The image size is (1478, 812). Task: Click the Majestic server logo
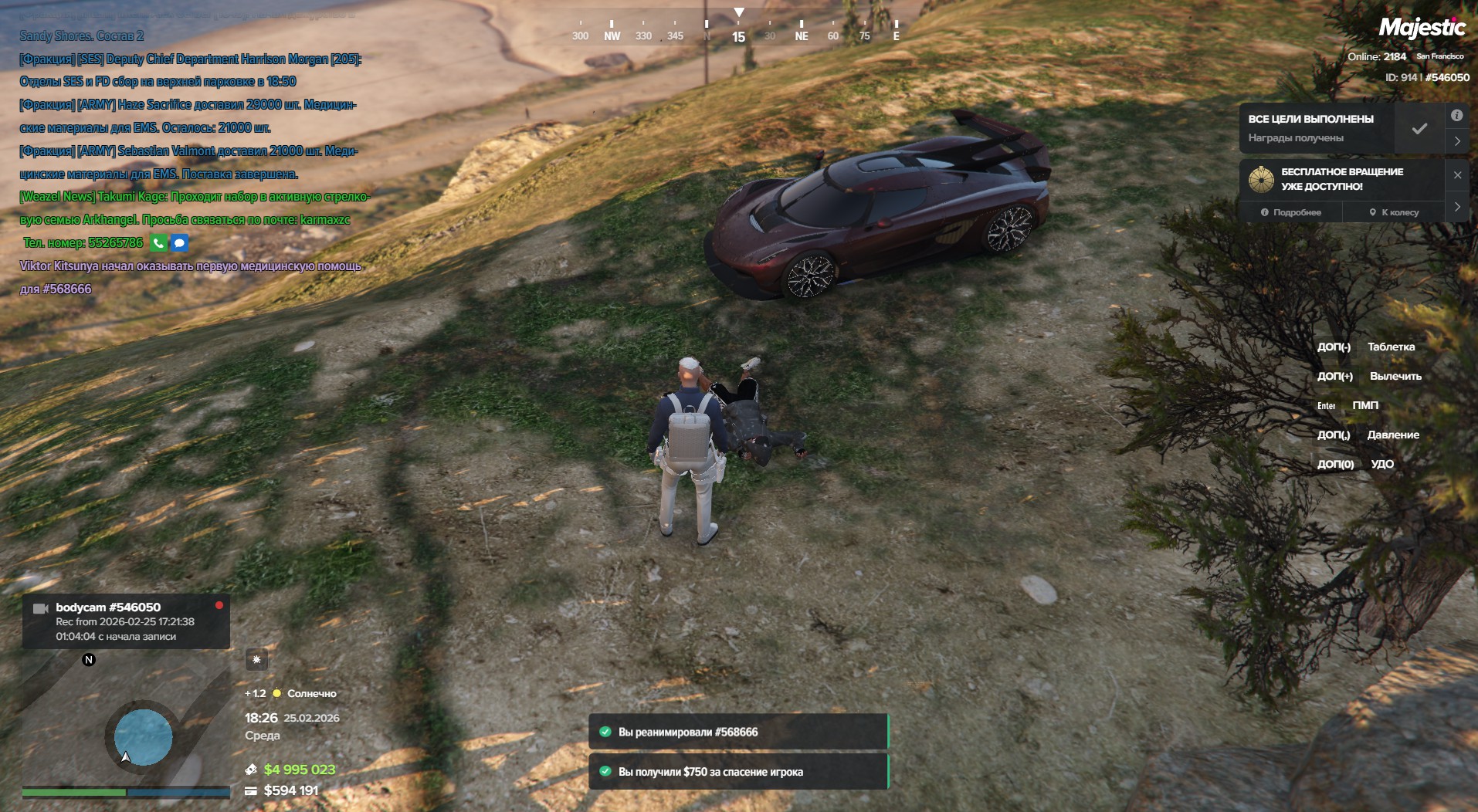pyautogui.click(x=1422, y=29)
